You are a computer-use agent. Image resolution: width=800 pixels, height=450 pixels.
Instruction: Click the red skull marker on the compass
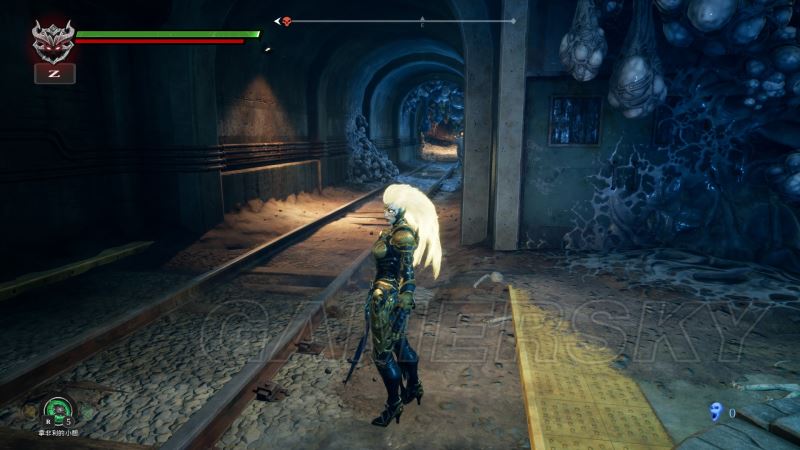287,21
